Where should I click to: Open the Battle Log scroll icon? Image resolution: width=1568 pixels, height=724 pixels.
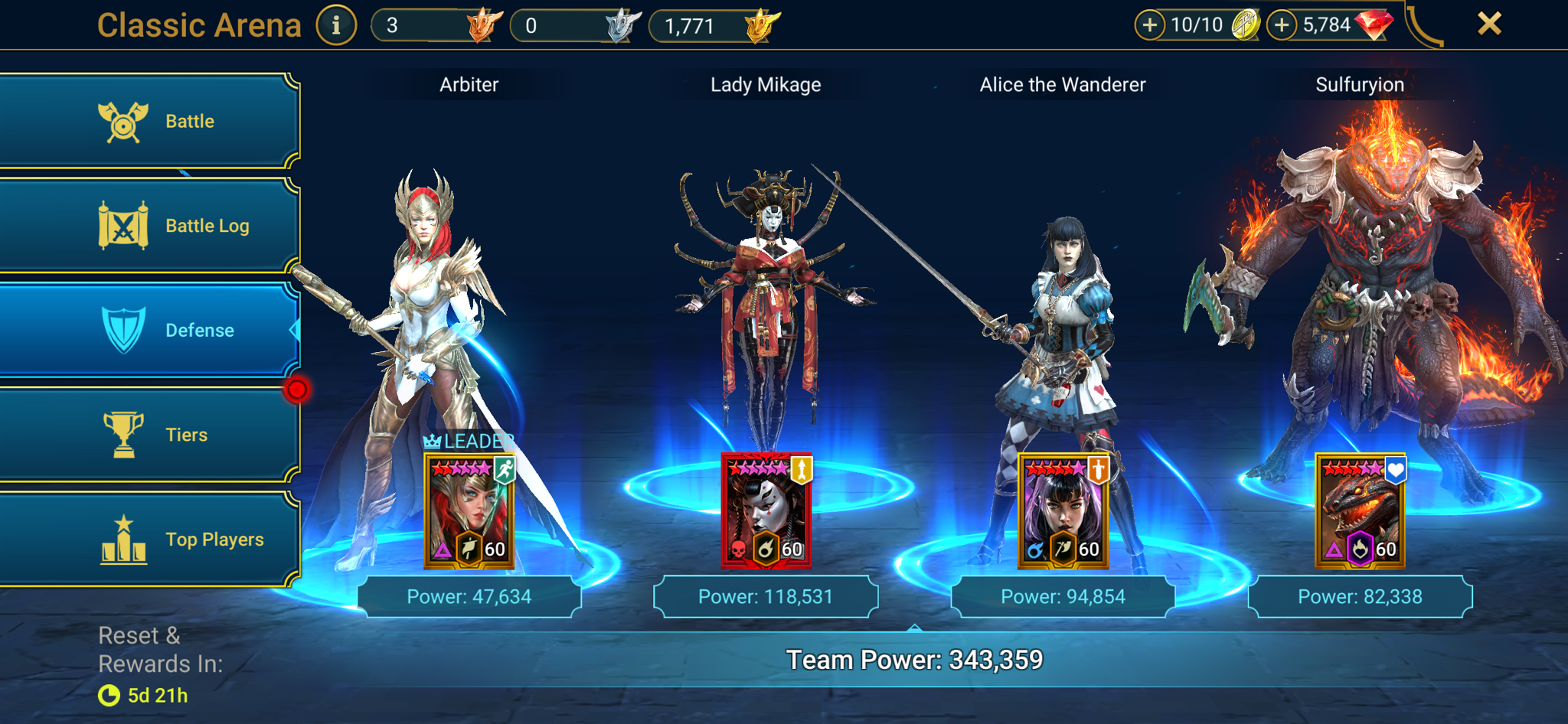pyautogui.click(x=125, y=225)
